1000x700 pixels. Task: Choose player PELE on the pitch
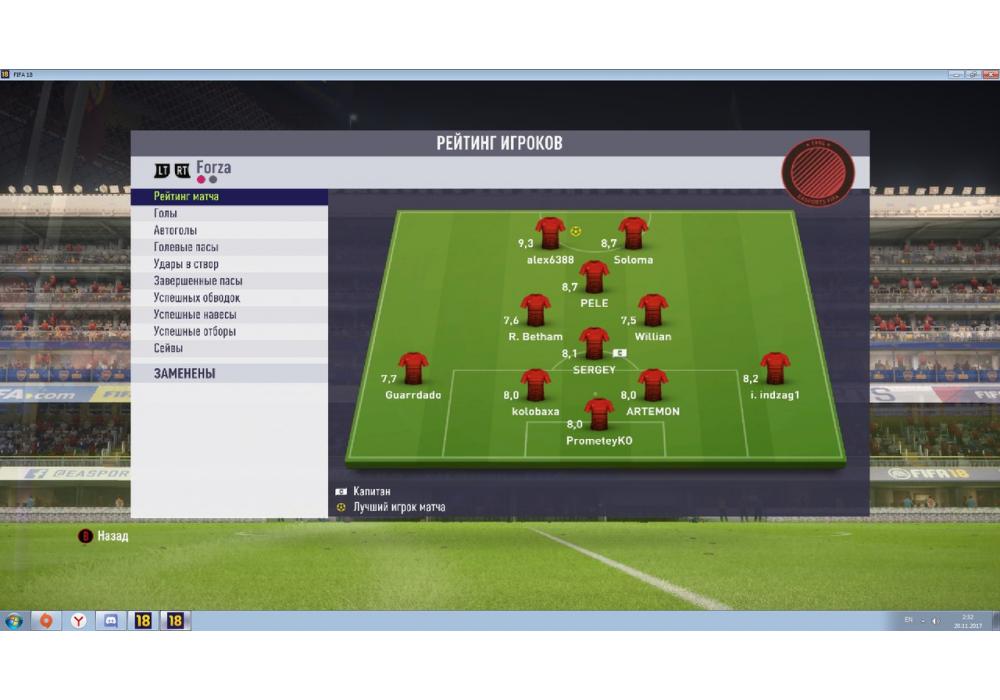[594, 276]
